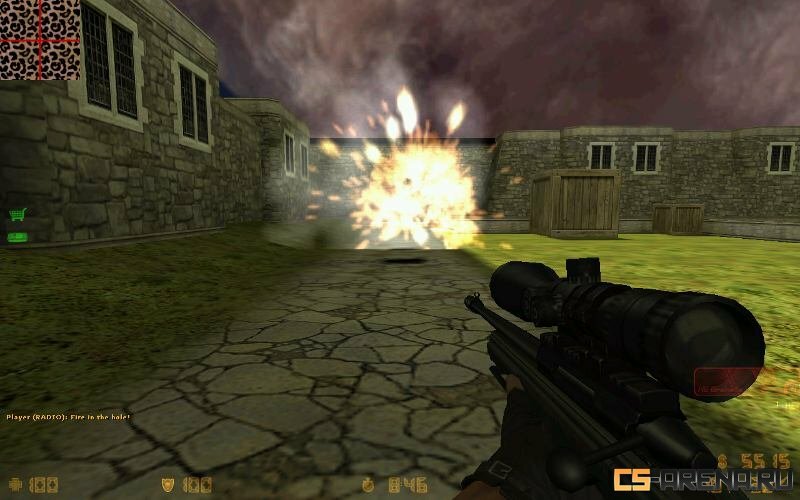The image size is (800, 500).
Task: Open the buy zone shopping cart icon
Action: tap(17, 215)
